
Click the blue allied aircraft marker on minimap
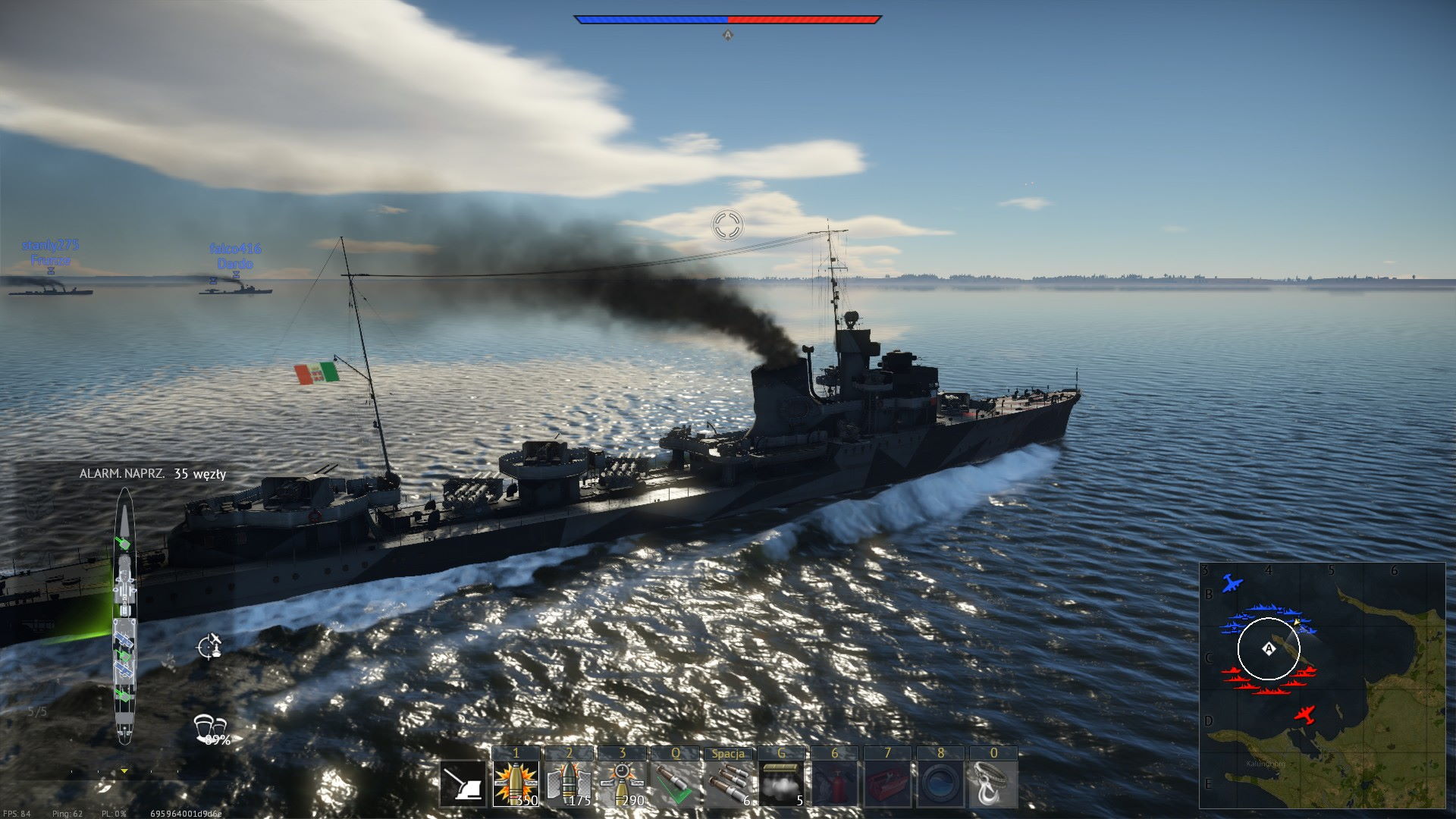[x=1232, y=585]
